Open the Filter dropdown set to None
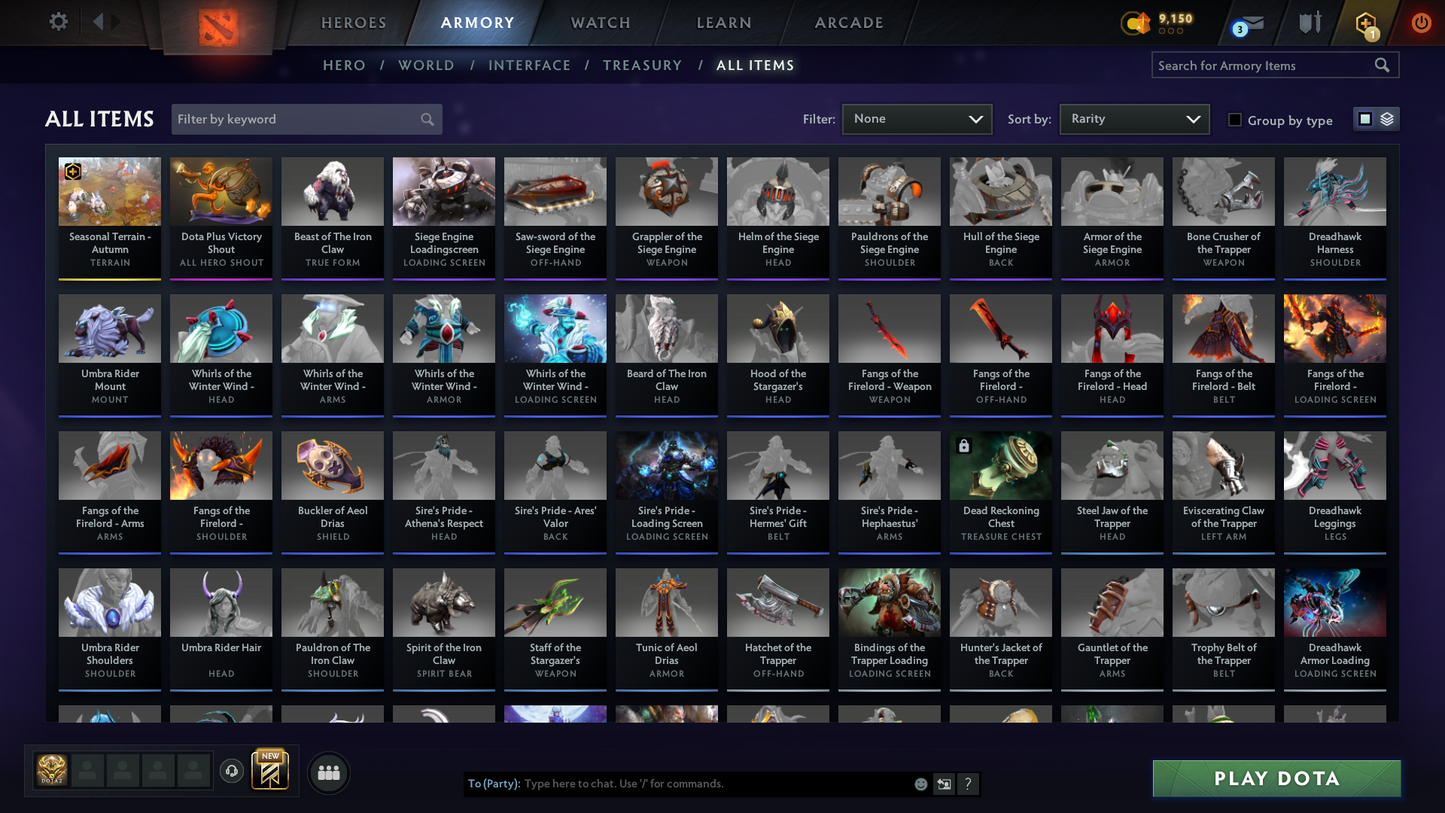Image resolution: width=1445 pixels, height=813 pixels. (916, 119)
